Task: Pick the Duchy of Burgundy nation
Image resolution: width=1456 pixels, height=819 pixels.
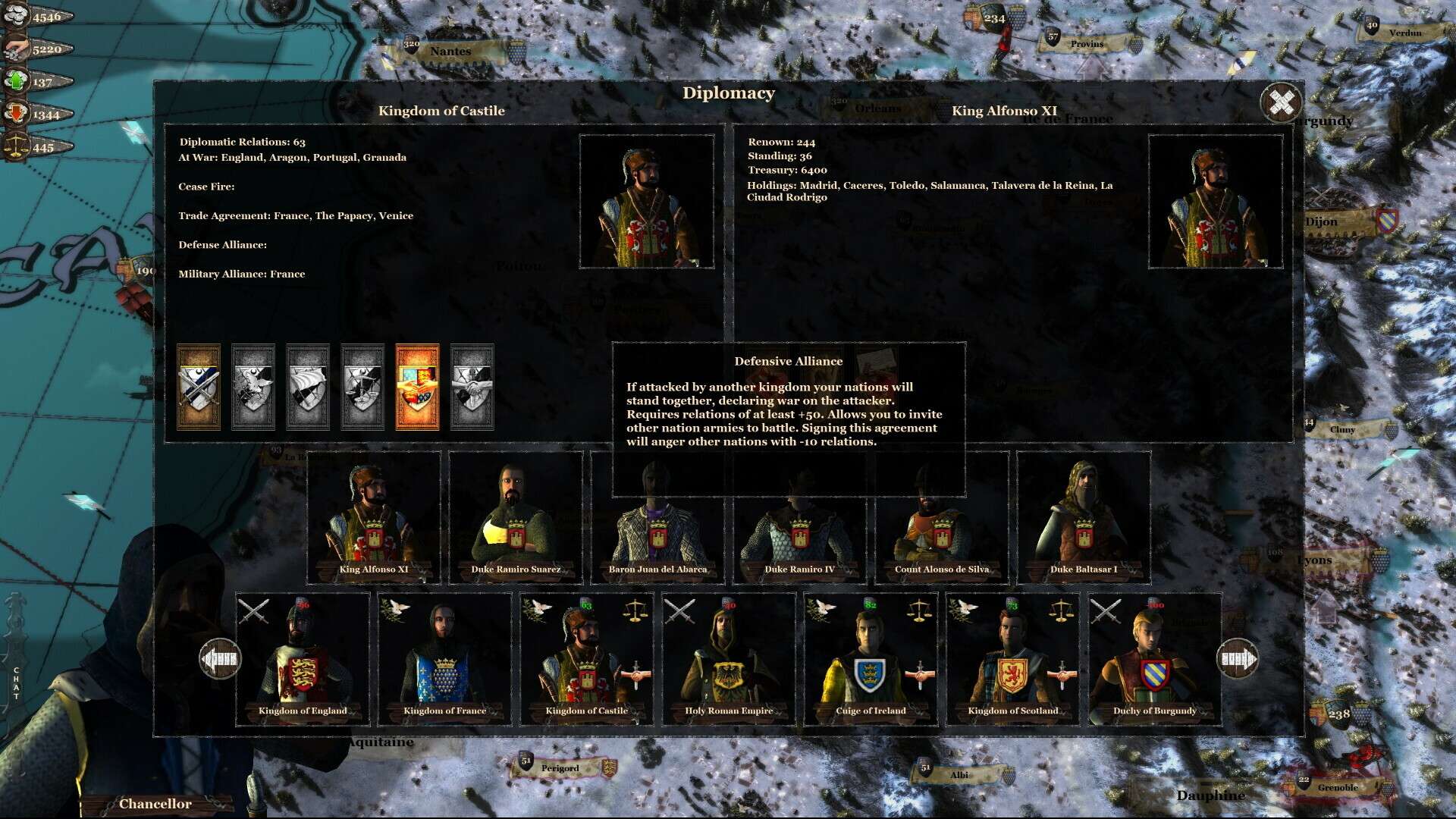Action: 1155,660
